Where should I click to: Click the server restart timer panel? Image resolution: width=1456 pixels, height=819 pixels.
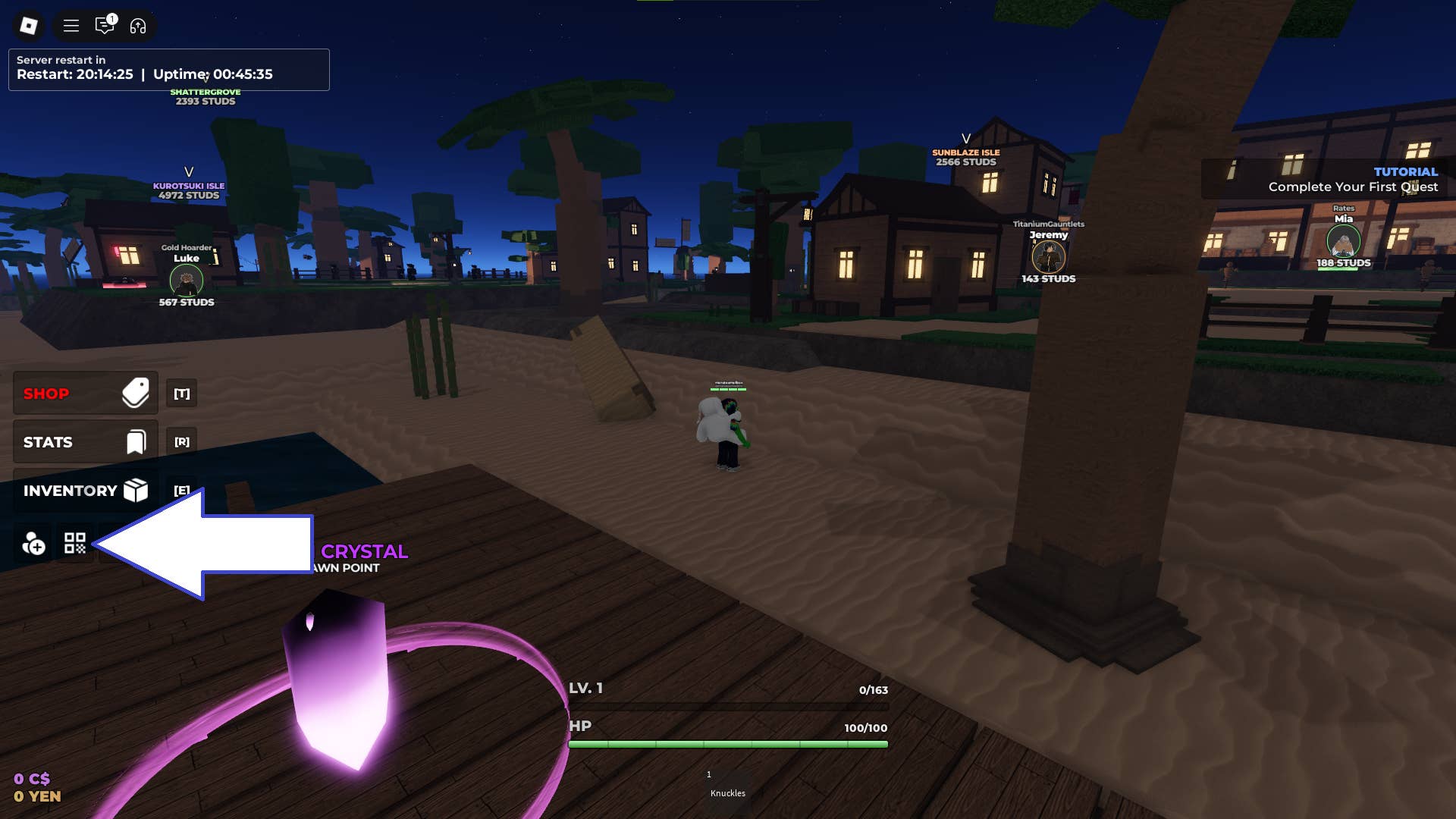pos(168,68)
